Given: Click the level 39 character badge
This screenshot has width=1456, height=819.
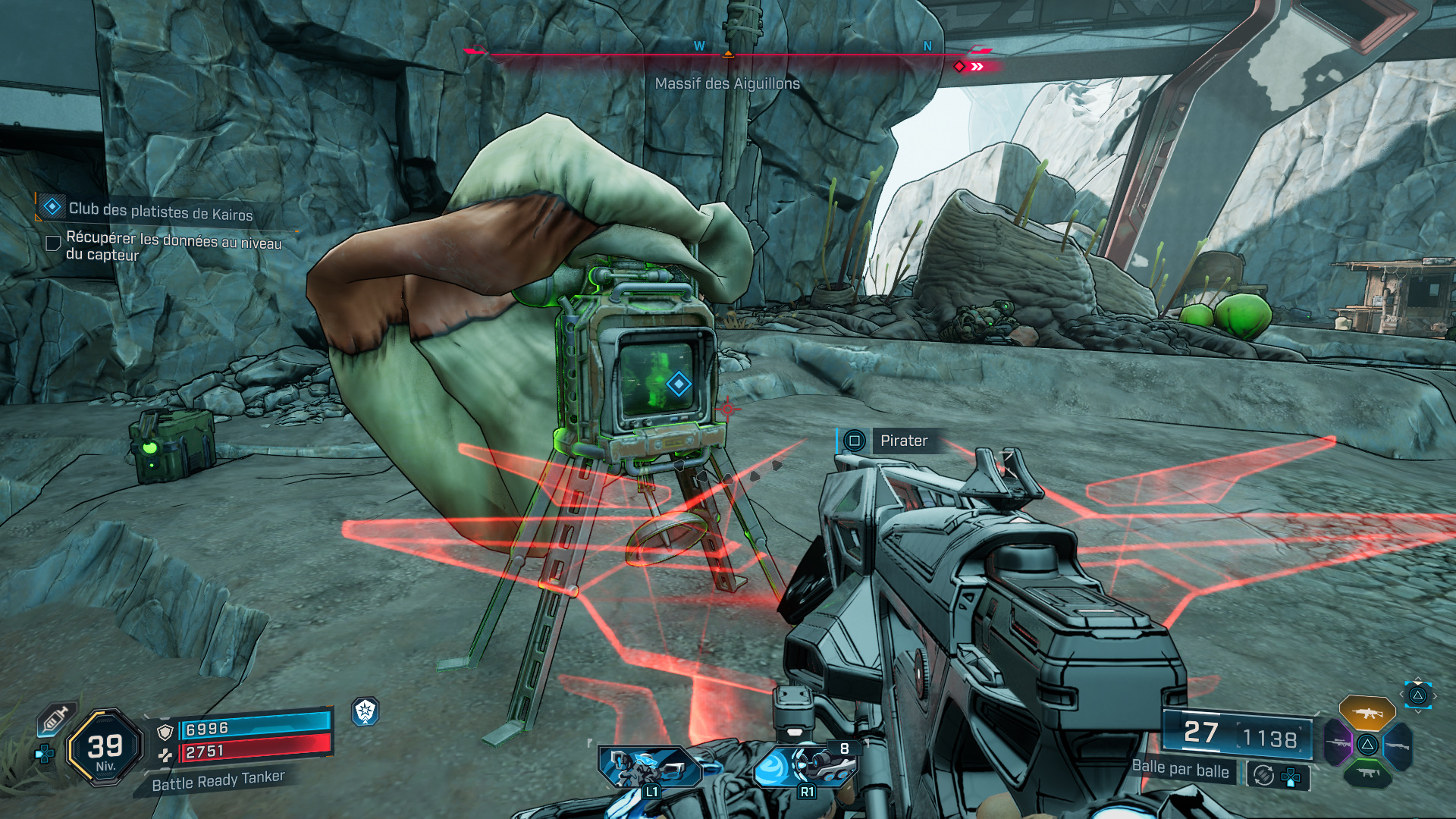Looking at the screenshot, I should [105, 748].
